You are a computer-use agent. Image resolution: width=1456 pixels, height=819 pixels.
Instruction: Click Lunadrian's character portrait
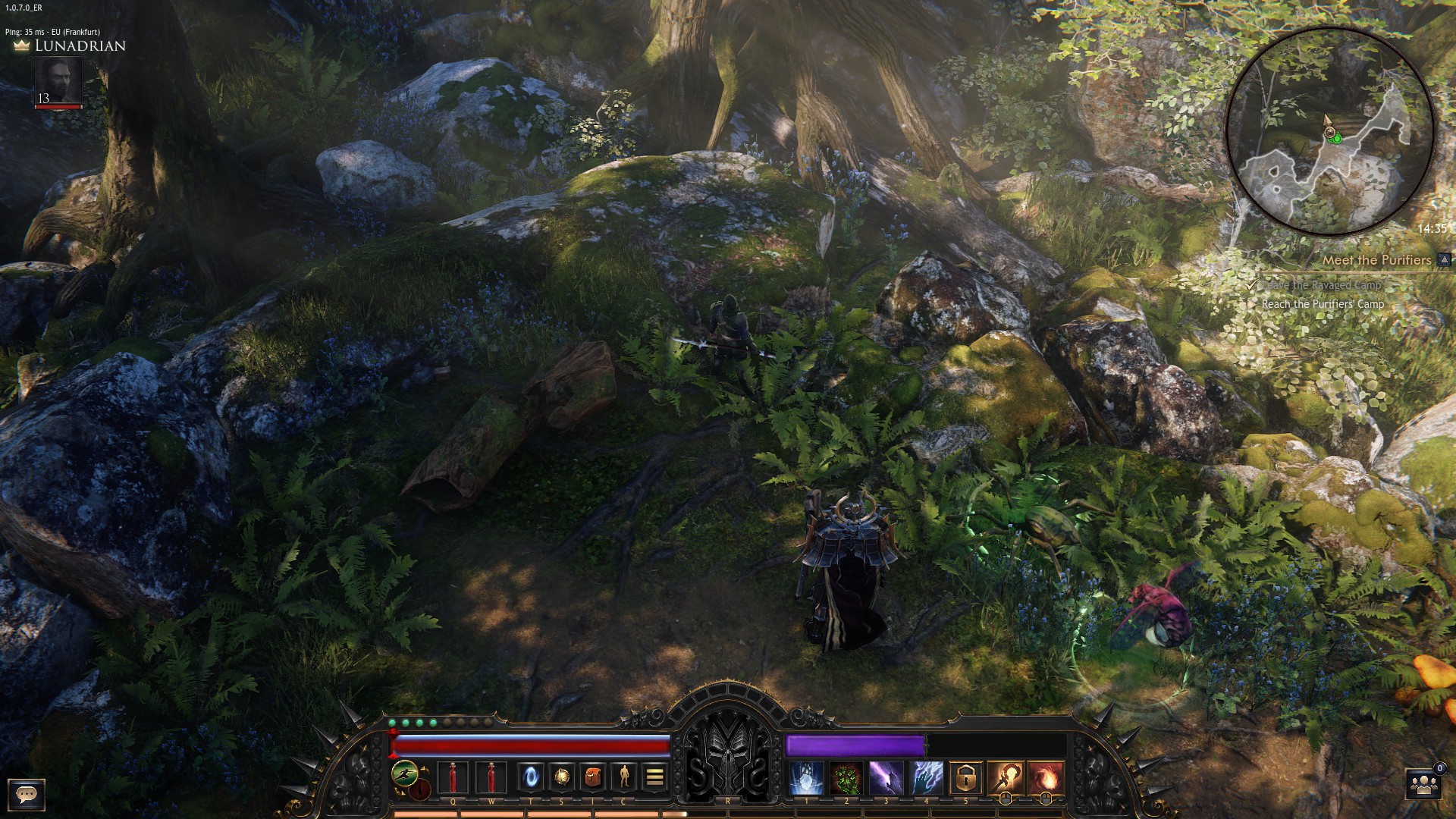tap(59, 82)
